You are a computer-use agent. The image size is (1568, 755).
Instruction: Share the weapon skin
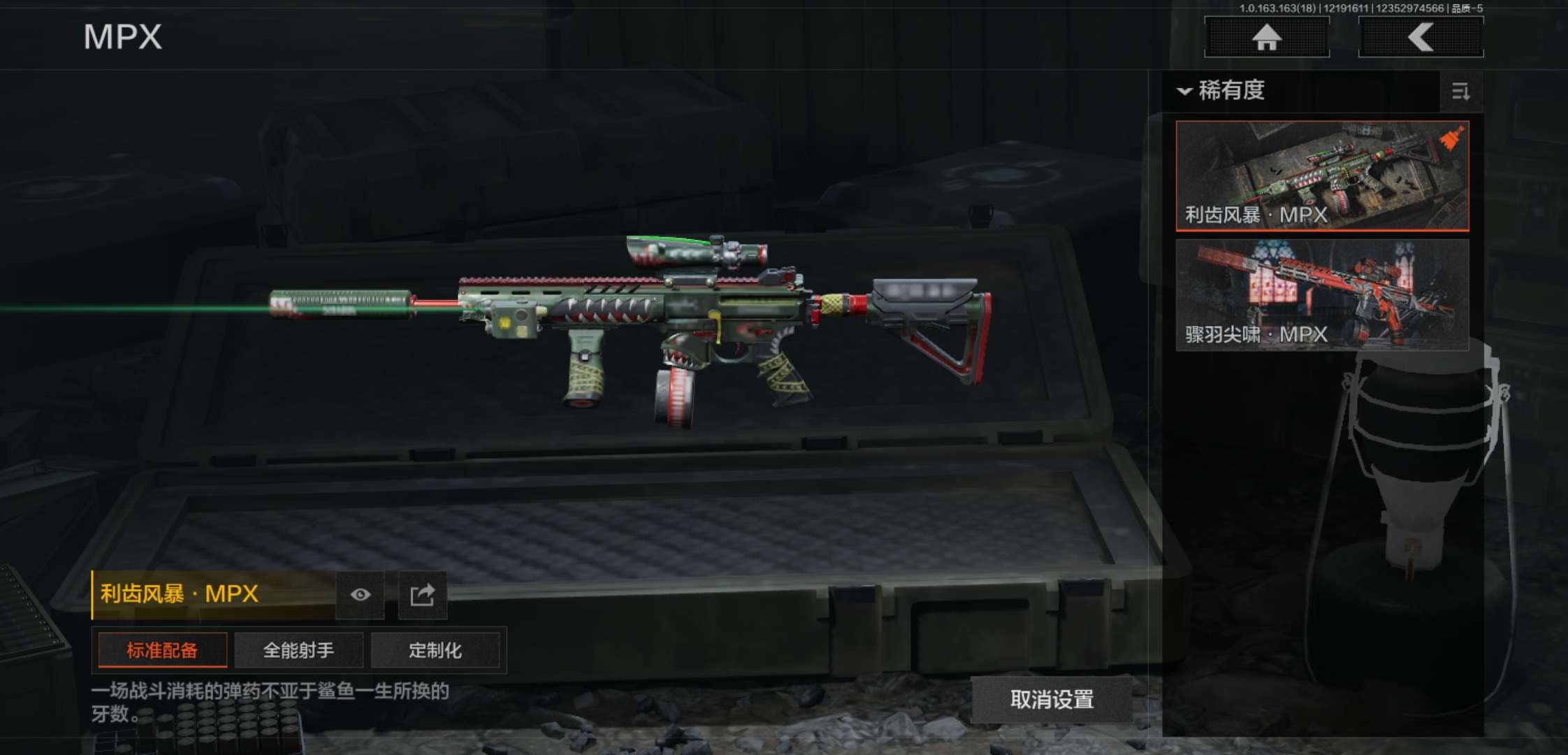[x=422, y=595]
